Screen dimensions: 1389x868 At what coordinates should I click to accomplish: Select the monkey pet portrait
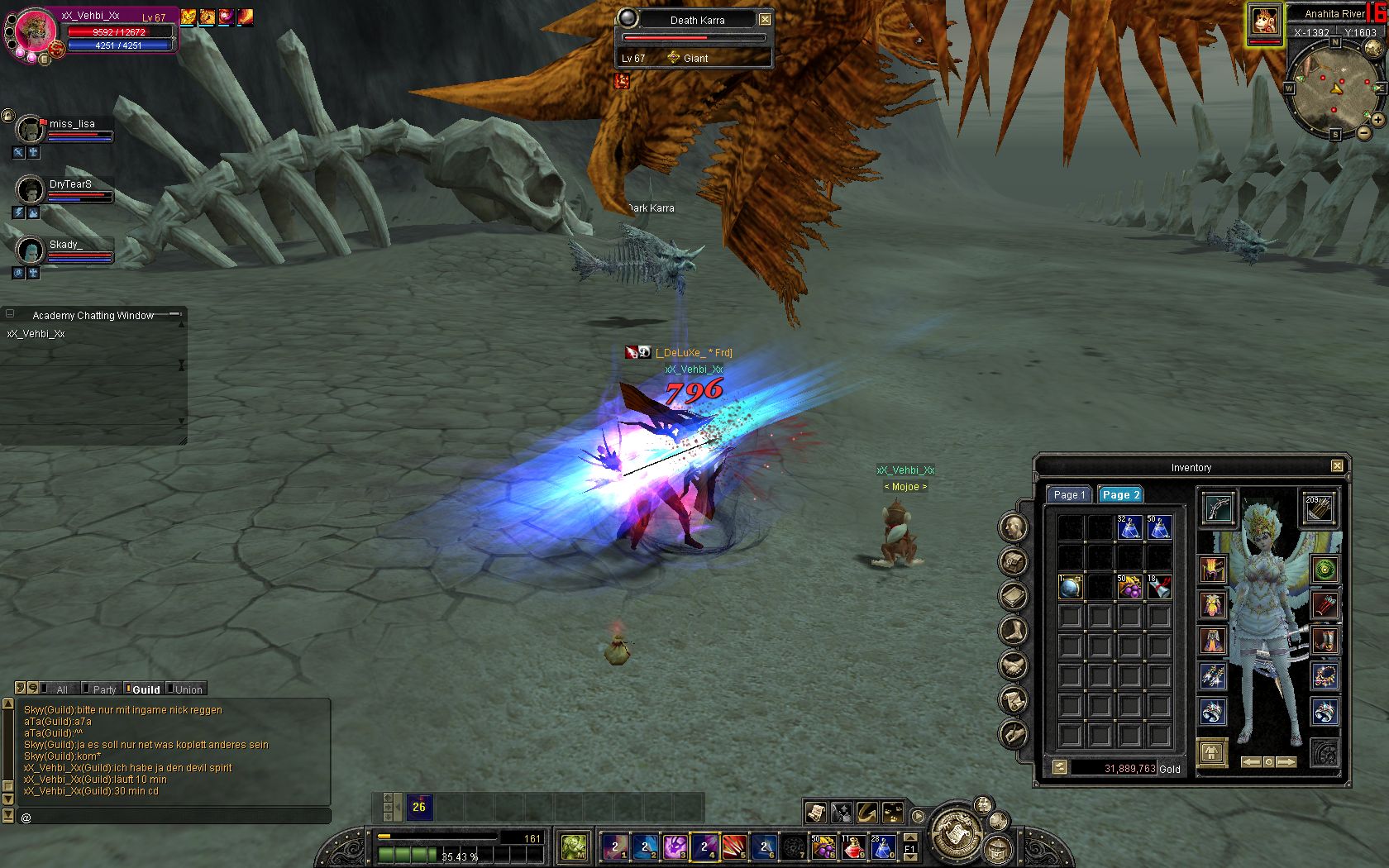coord(1264,21)
